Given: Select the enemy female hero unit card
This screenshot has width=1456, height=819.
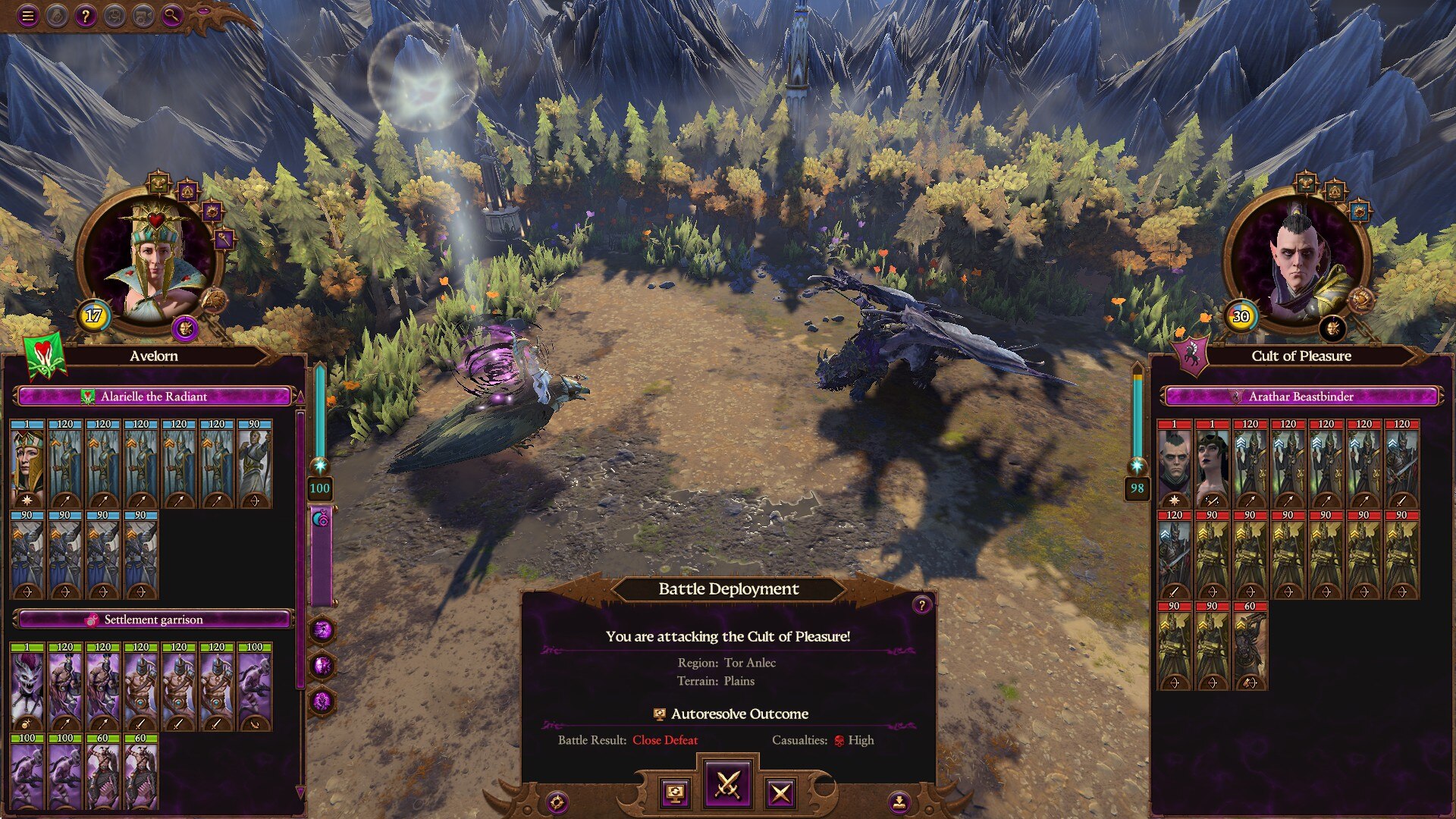Looking at the screenshot, I should pos(1212,464).
